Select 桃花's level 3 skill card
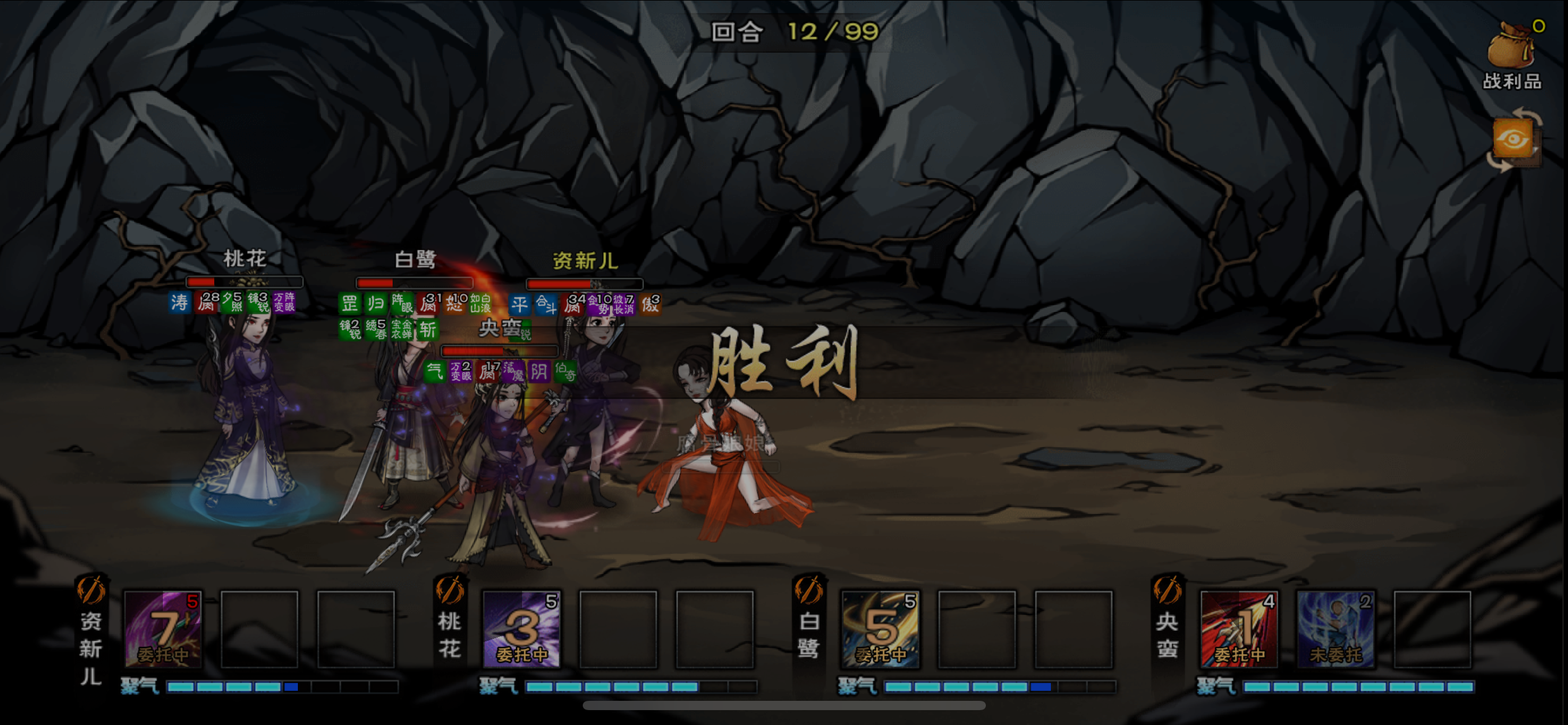Screen dimensions: 1568x725 pyautogui.click(x=522, y=627)
